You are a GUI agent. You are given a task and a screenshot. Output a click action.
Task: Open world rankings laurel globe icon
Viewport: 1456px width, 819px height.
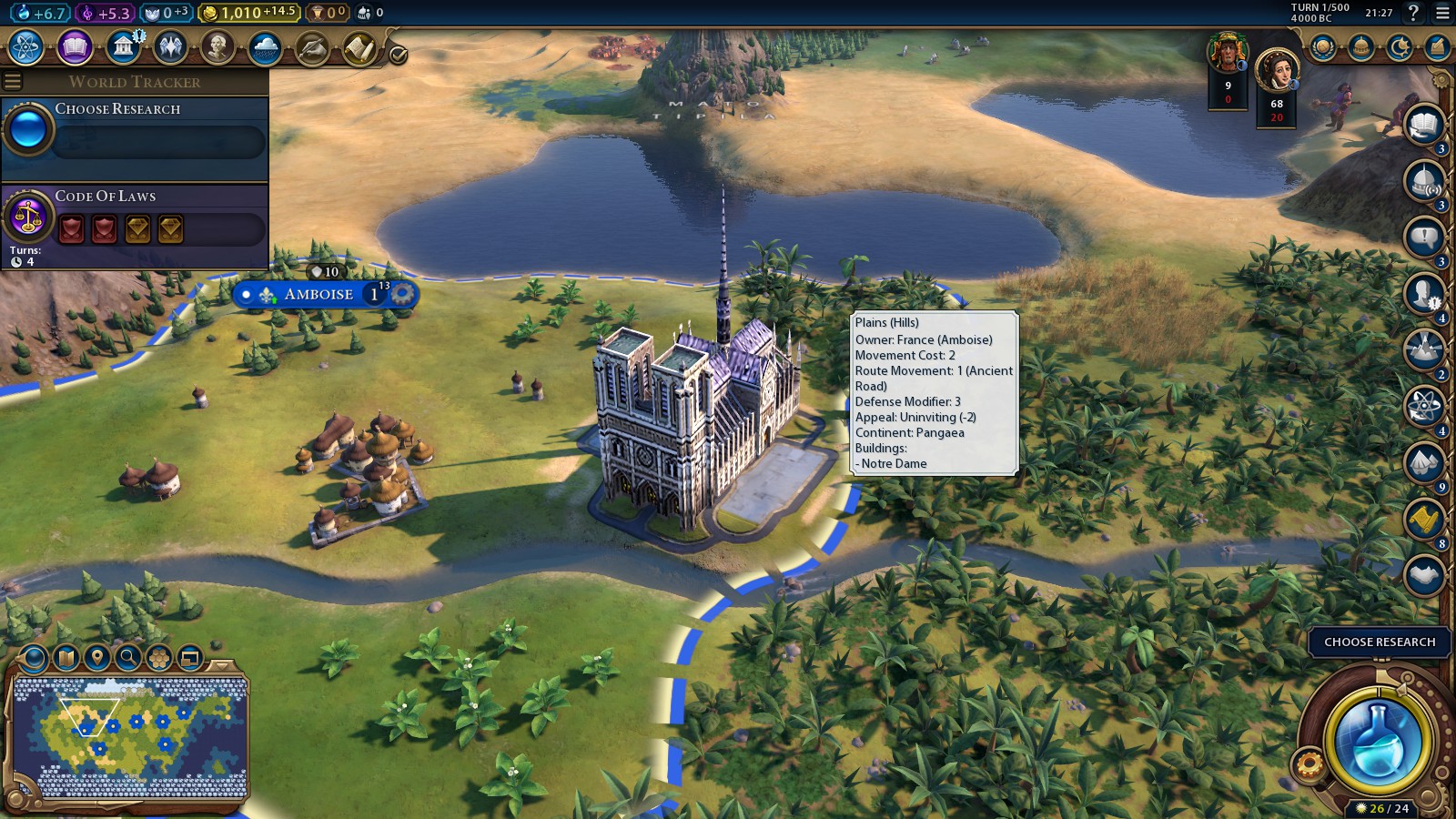(x=1323, y=47)
